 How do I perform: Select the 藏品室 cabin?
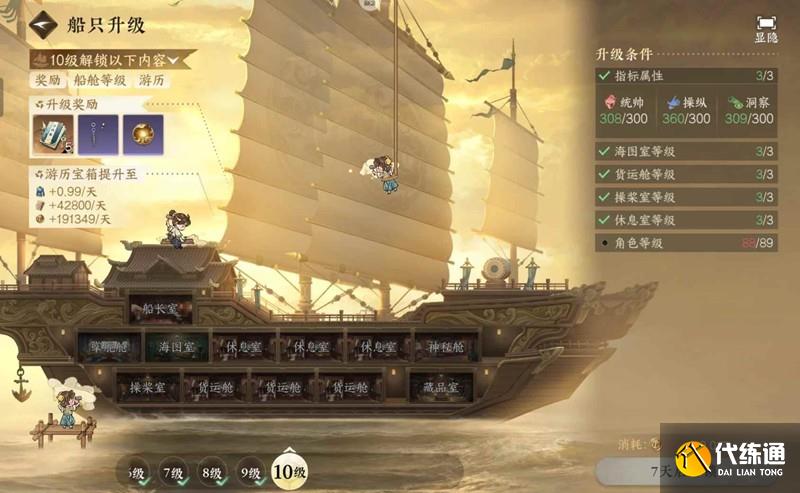(439, 386)
